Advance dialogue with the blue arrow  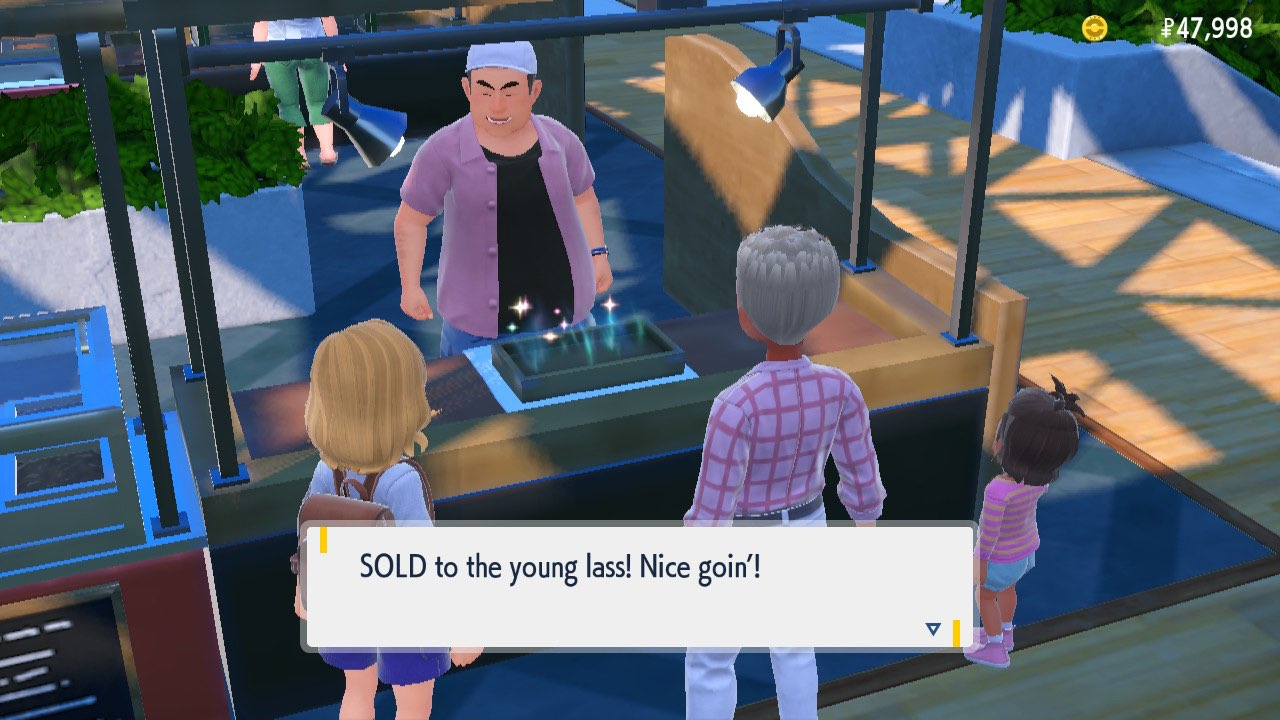pos(933,628)
